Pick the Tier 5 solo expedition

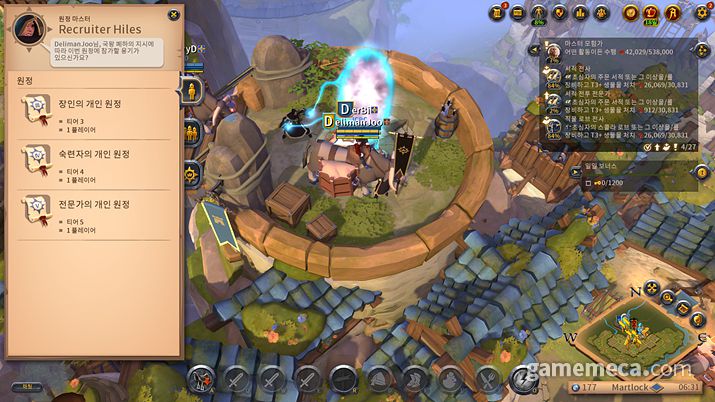pyautogui.click(x=94, y=210)
